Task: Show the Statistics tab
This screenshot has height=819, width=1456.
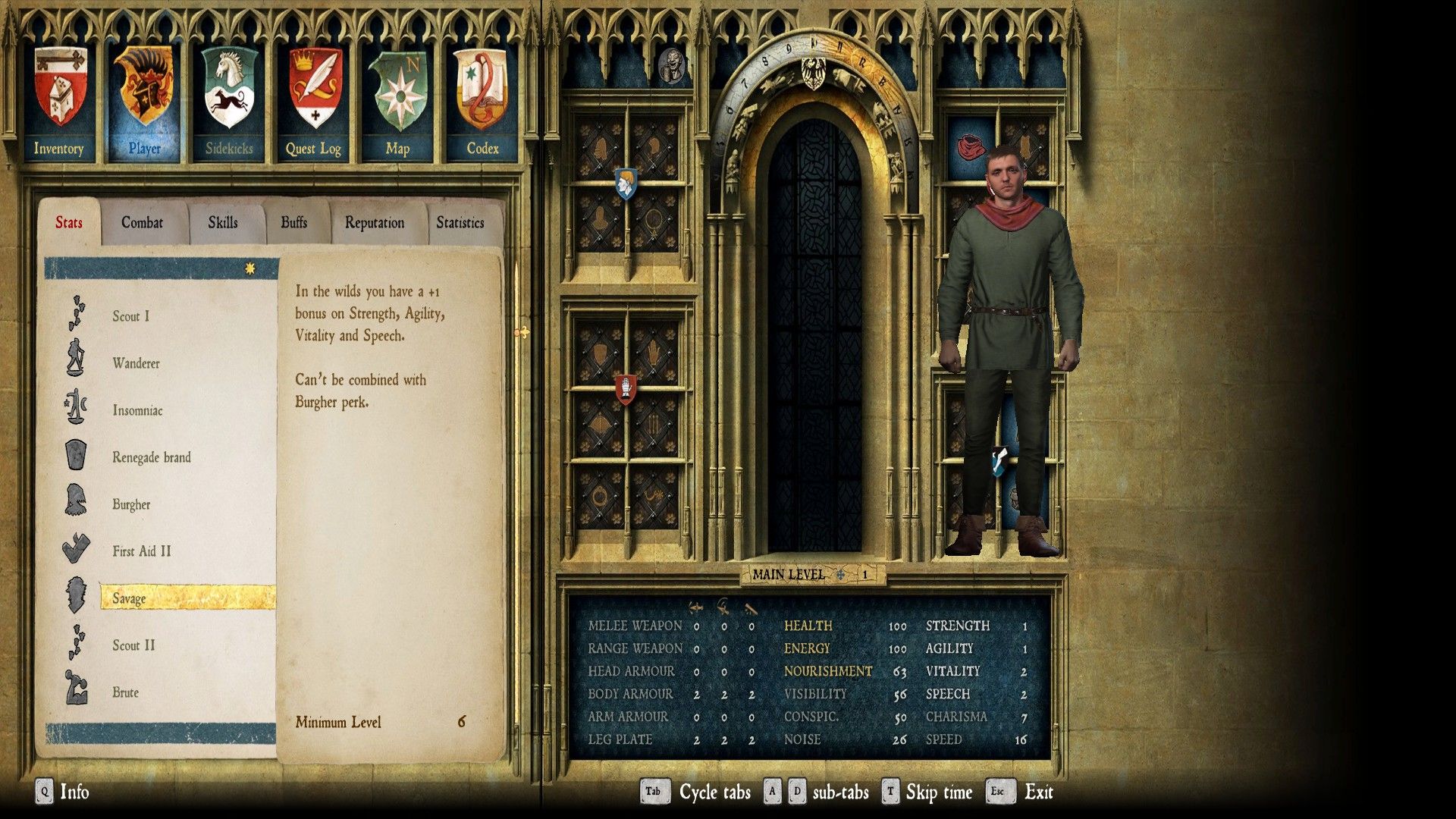Action: tap(460, 223)
